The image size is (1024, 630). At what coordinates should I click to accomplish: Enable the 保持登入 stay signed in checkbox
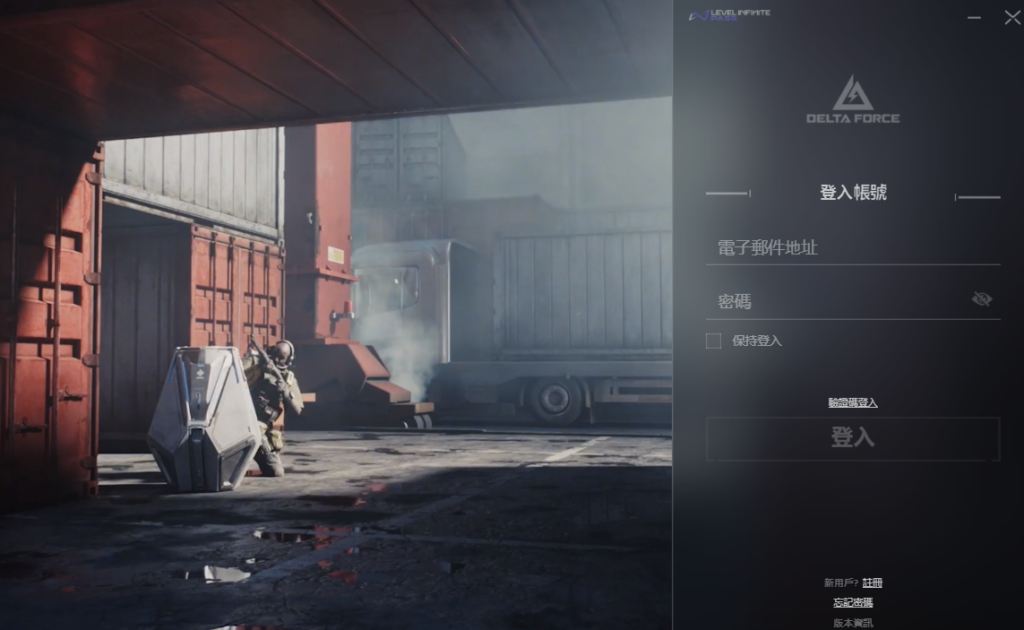(713, 341)
